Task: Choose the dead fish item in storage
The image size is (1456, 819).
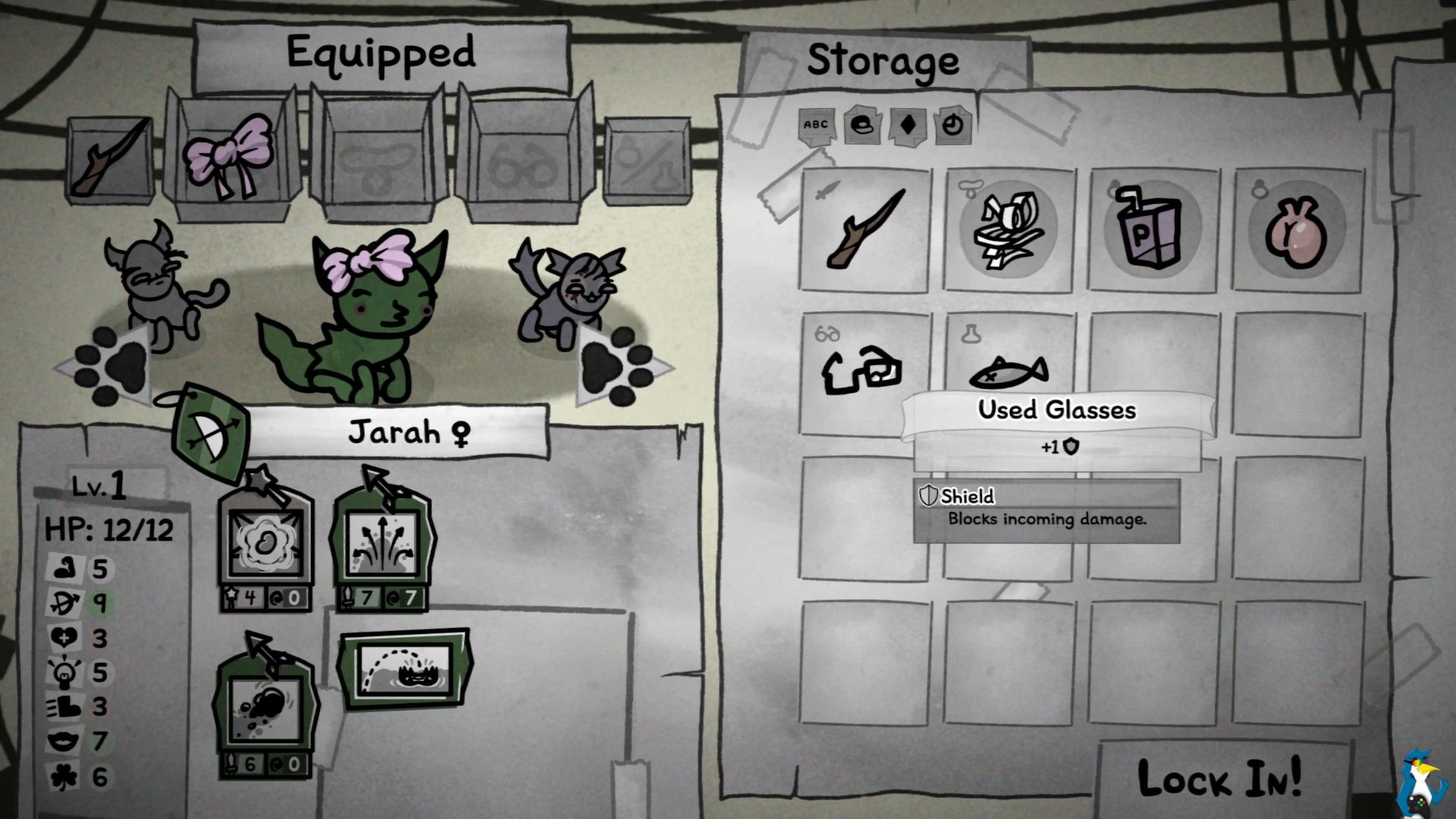Action: pos(1009,370)
